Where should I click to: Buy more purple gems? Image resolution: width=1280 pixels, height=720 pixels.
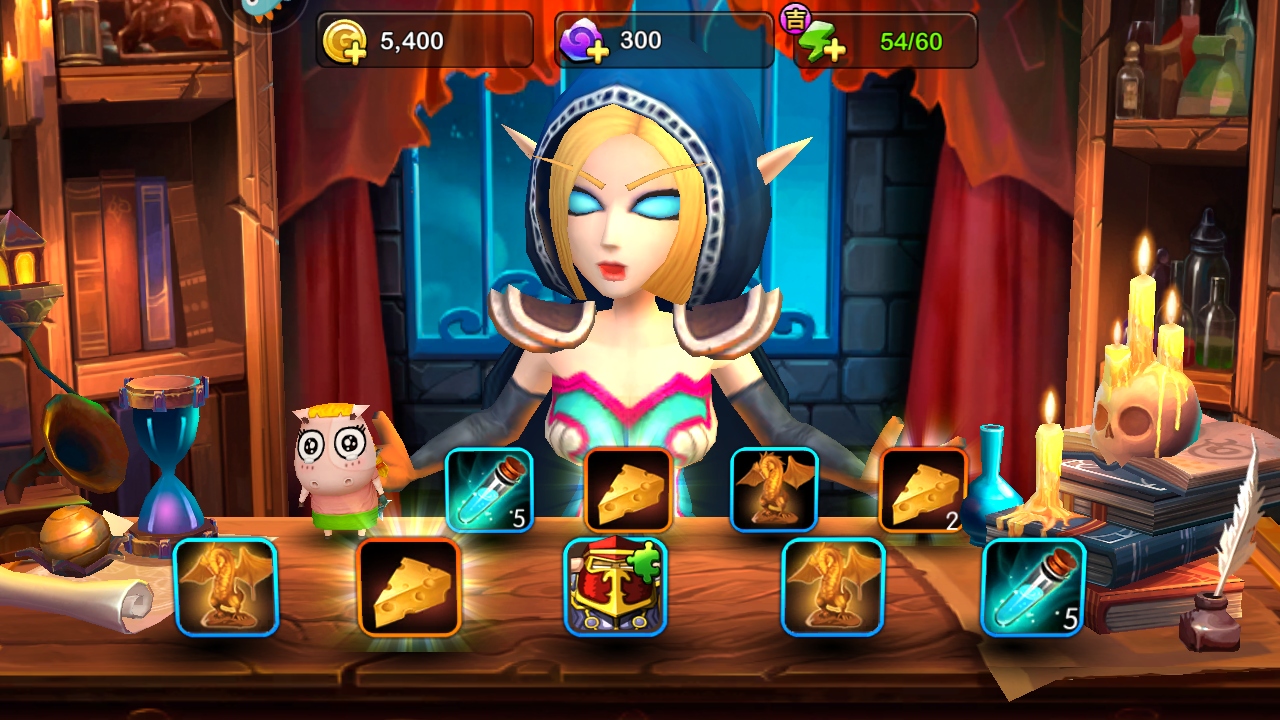(x=583, y=43)
